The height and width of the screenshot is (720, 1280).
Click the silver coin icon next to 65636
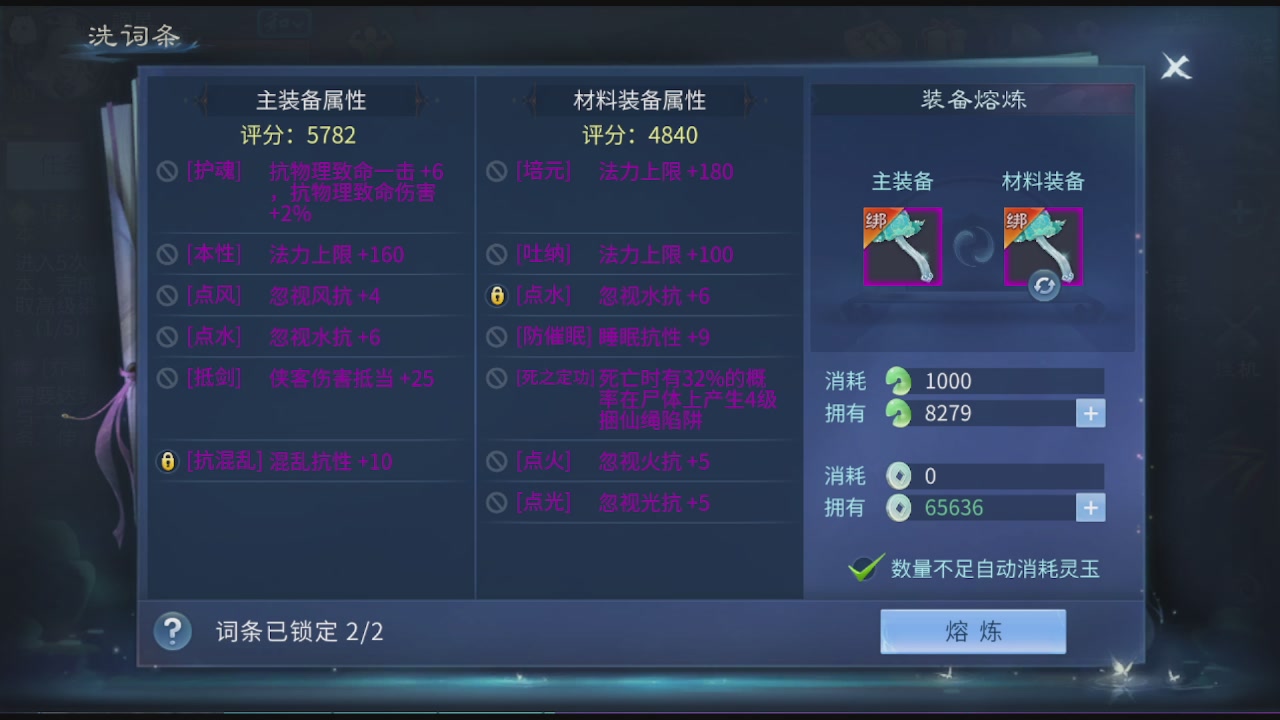pyautogui.click(x=897, y=508)
